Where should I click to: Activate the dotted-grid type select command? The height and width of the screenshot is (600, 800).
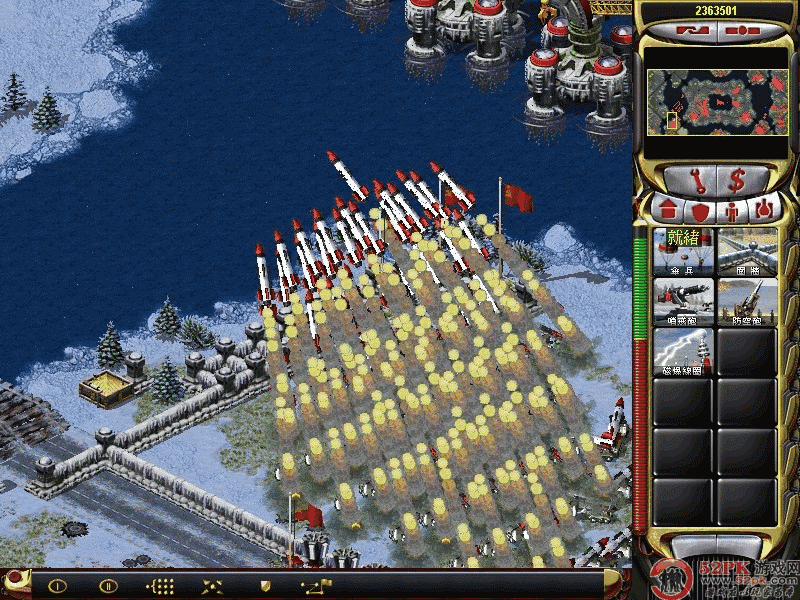[x=160, y=585]
